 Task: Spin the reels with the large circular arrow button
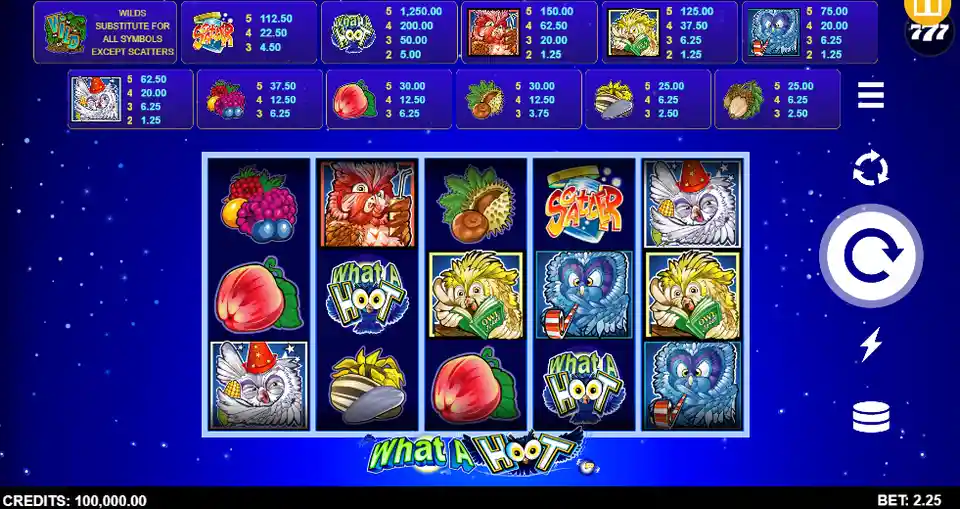[870, 256]
